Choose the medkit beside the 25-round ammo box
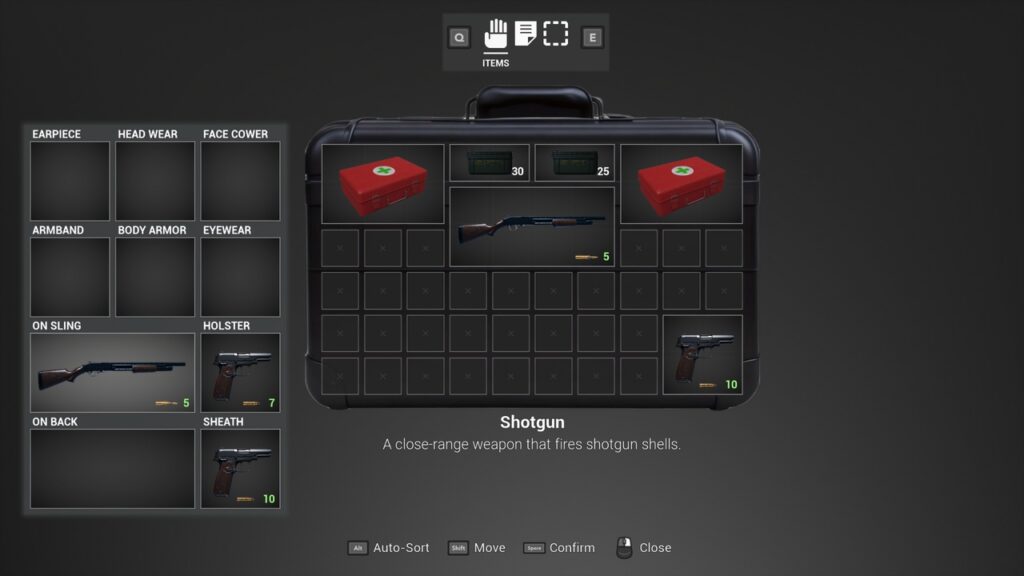The width and height of the screenshot is (1024, 576). (x=681, y=184)
